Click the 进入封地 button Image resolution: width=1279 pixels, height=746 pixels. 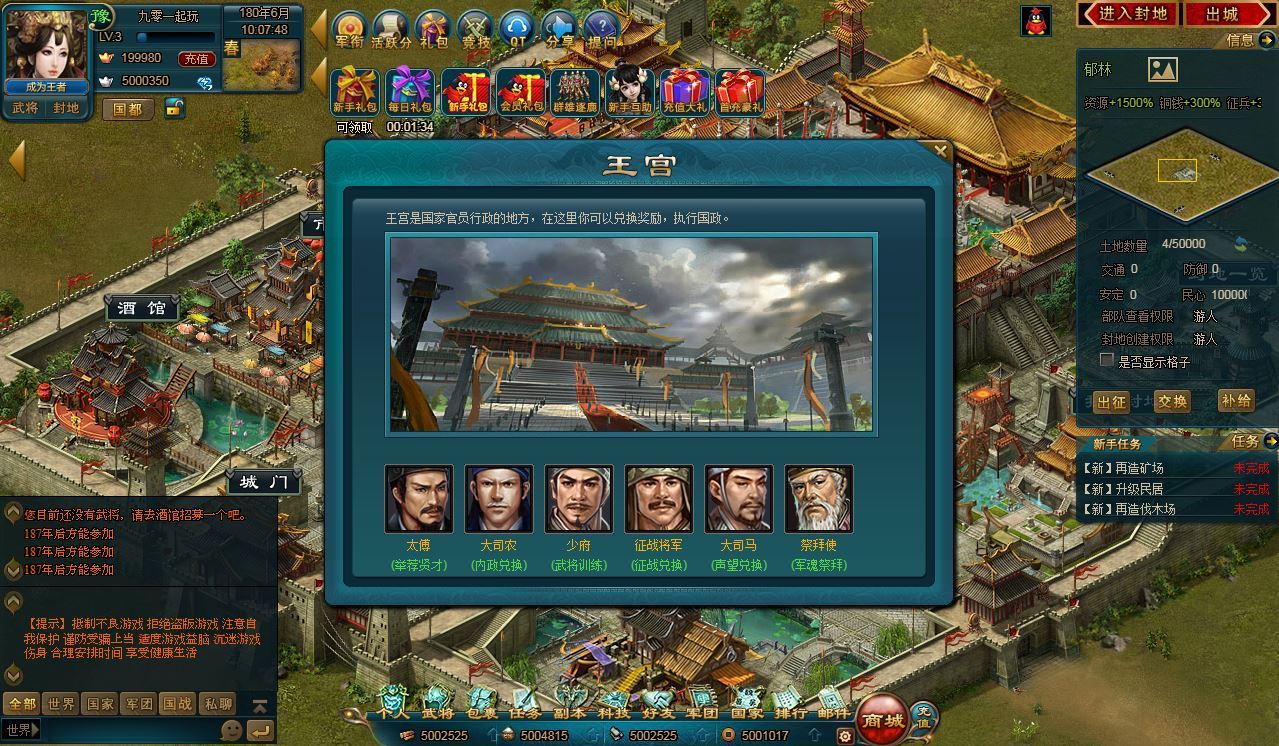tap(1128, 14)
